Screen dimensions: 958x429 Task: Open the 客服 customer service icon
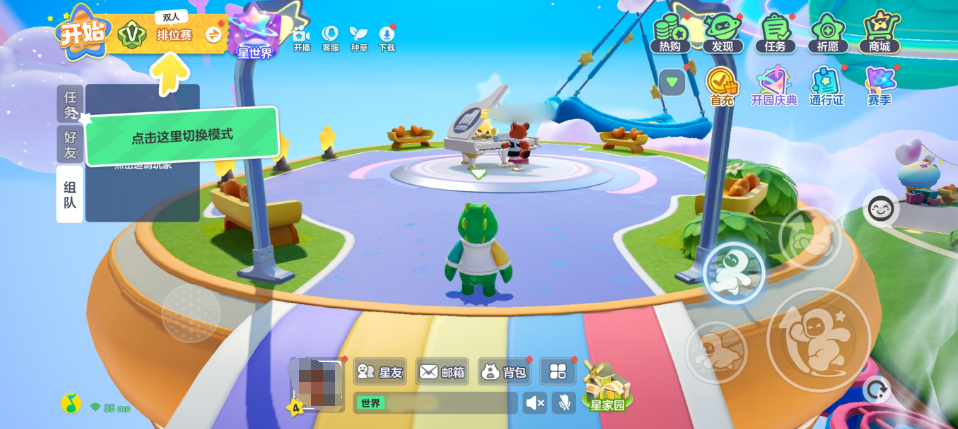point(330,38)
